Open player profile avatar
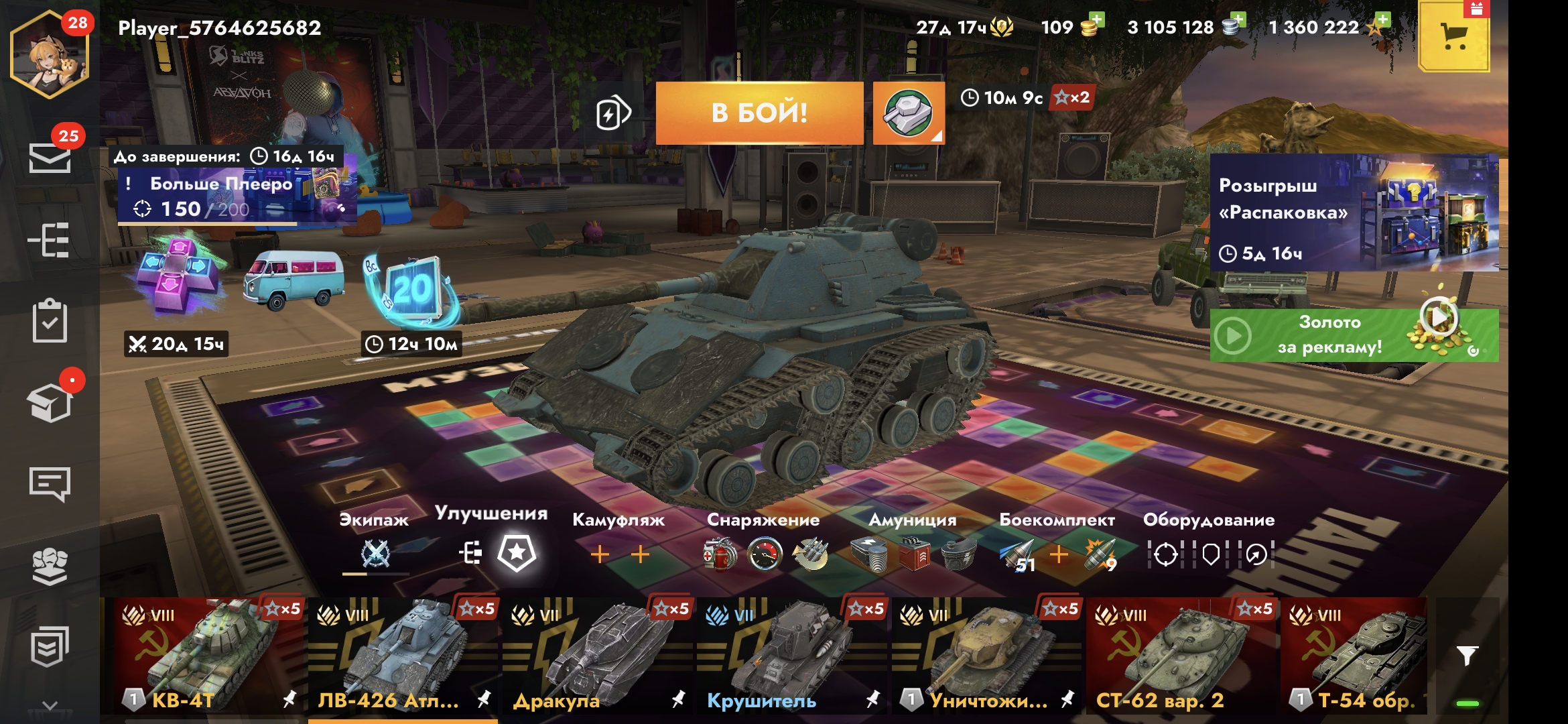The height and width of the screenshot is (724, 1568). (50, 55)
